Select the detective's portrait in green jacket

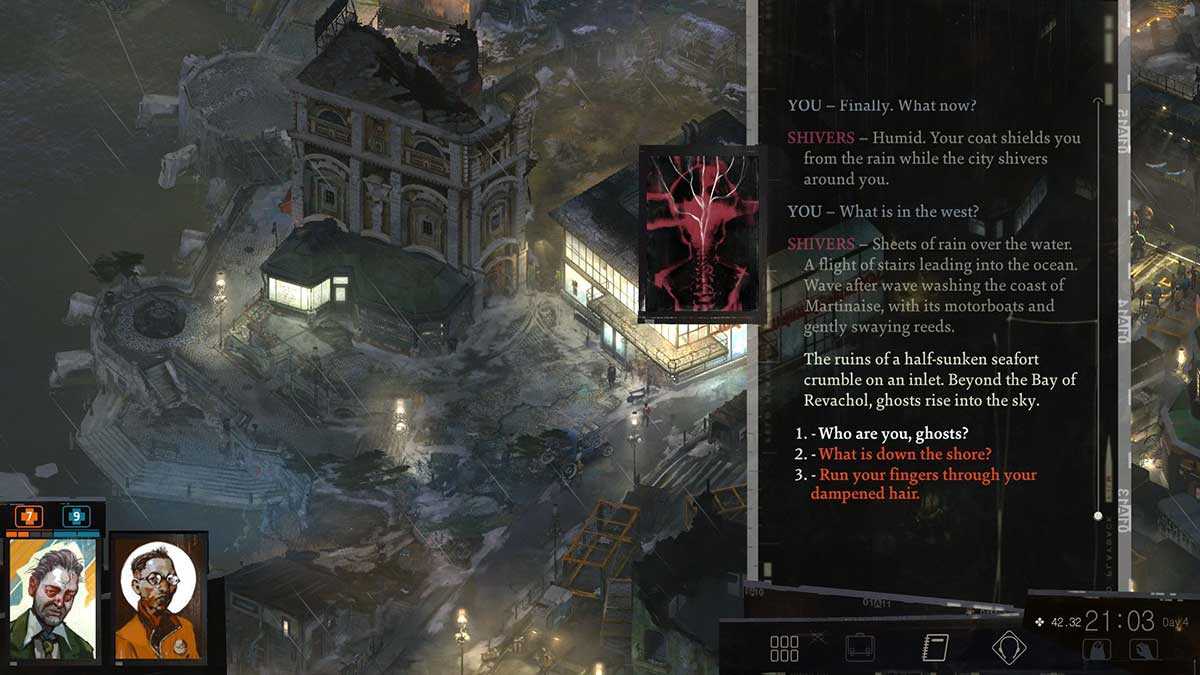[x=52, y=598]
